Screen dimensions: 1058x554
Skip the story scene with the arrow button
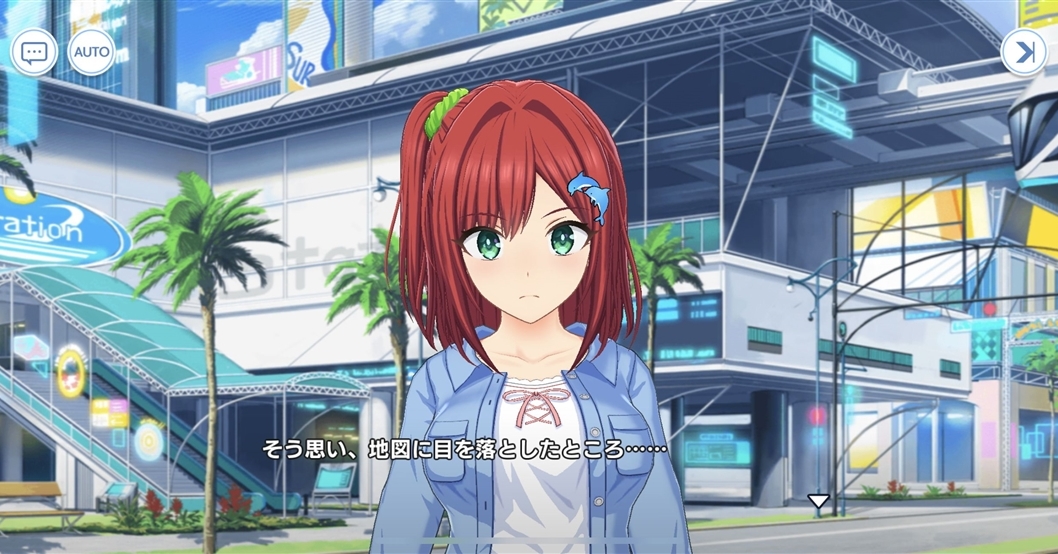point(1023,53)
